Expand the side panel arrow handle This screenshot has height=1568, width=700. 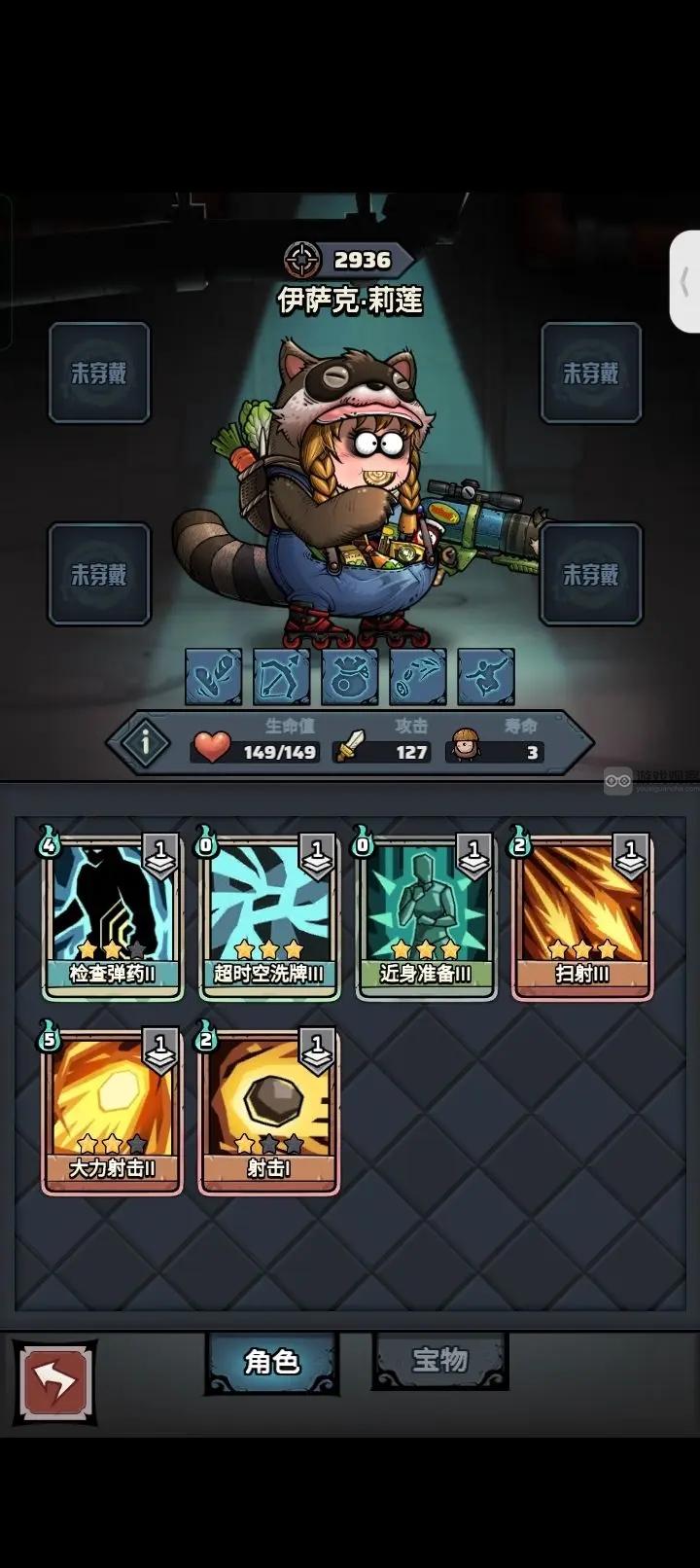pos(685,282)
